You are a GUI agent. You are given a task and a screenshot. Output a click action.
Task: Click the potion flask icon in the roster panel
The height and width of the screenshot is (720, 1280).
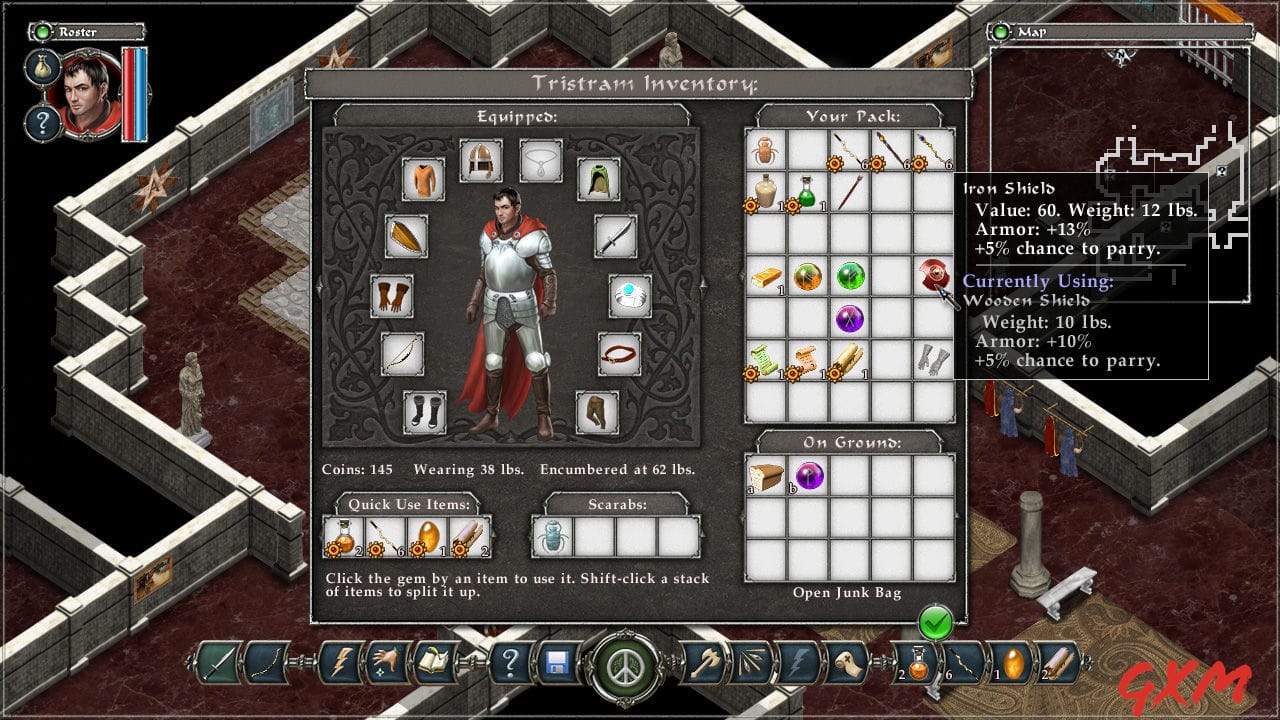pyautogui.click(x=42, y=66)
